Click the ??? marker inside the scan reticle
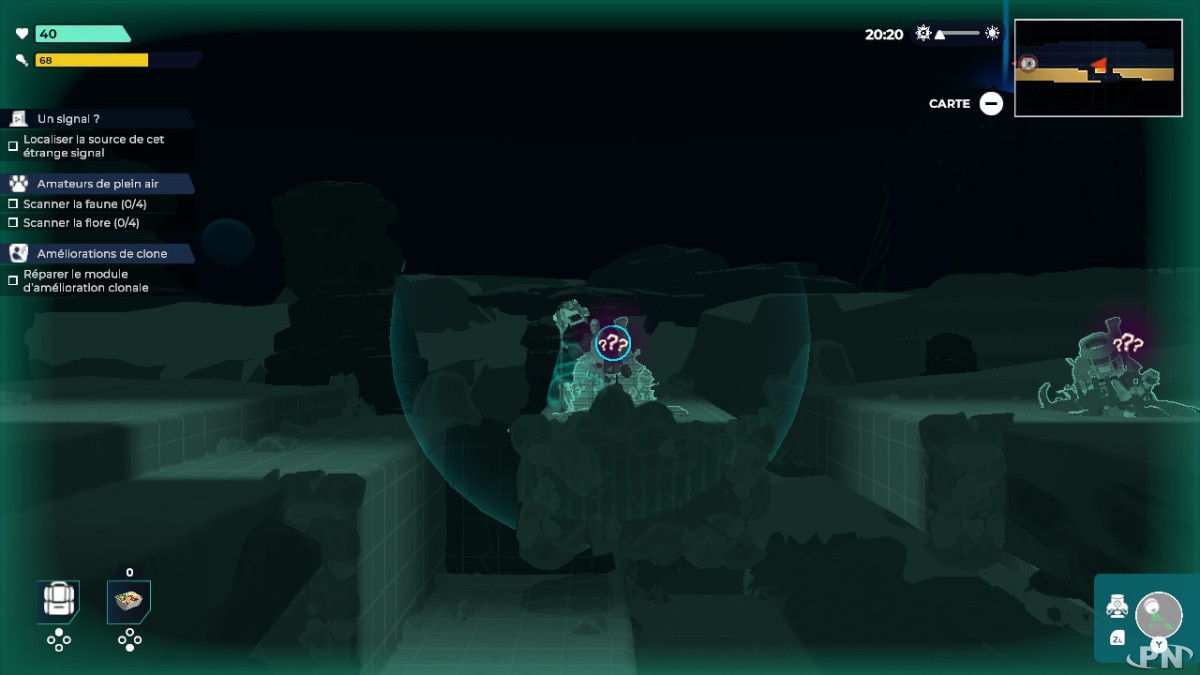The width and height of the screenshot is (1200, 675). (x=613, y=345)
